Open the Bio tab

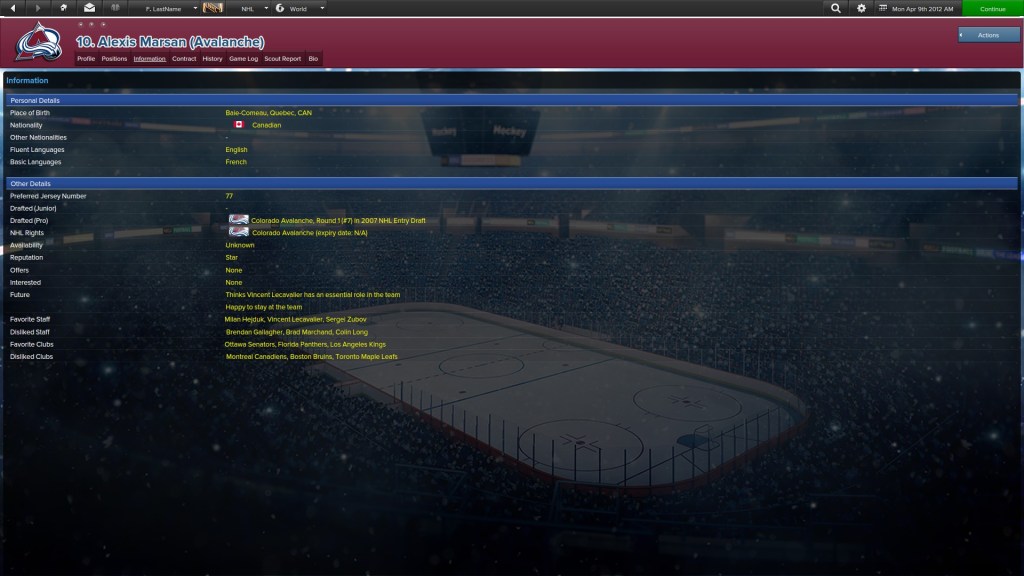coord(313,59)
